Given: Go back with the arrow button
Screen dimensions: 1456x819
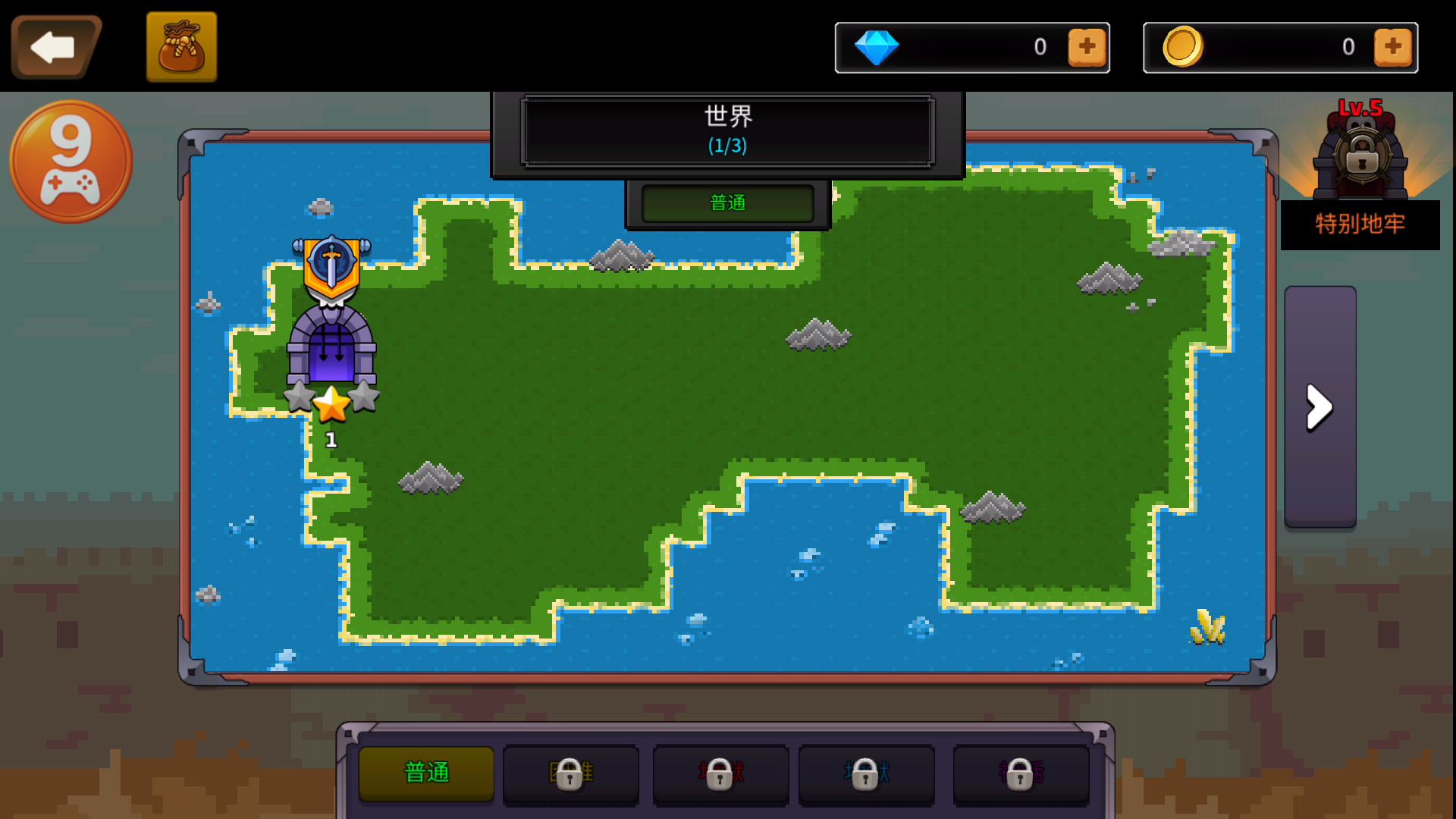Looking at the screenshot, I should click(x=55, y=47).
